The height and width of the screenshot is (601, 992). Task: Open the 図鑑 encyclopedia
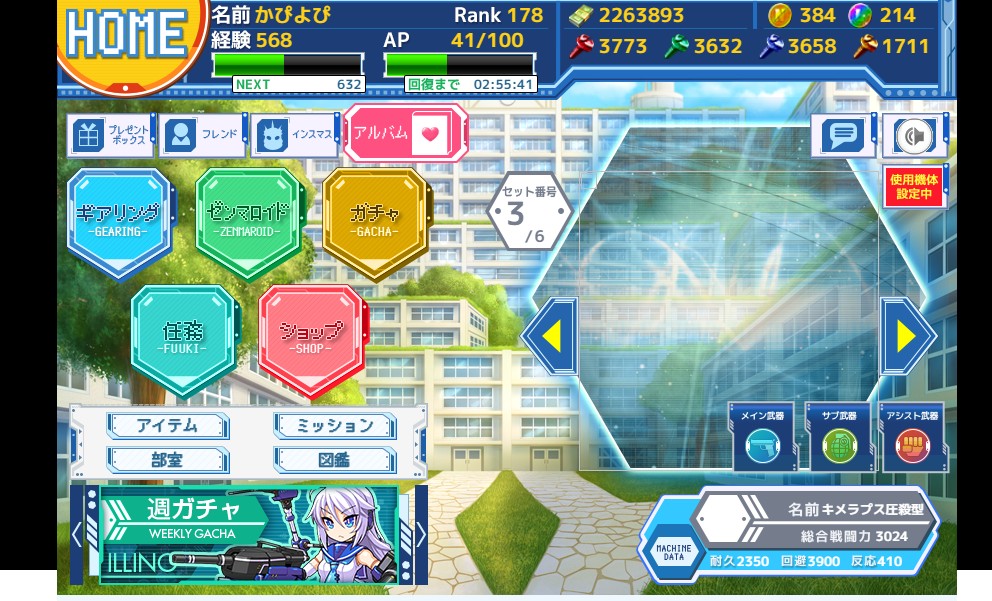pos(335,459)
